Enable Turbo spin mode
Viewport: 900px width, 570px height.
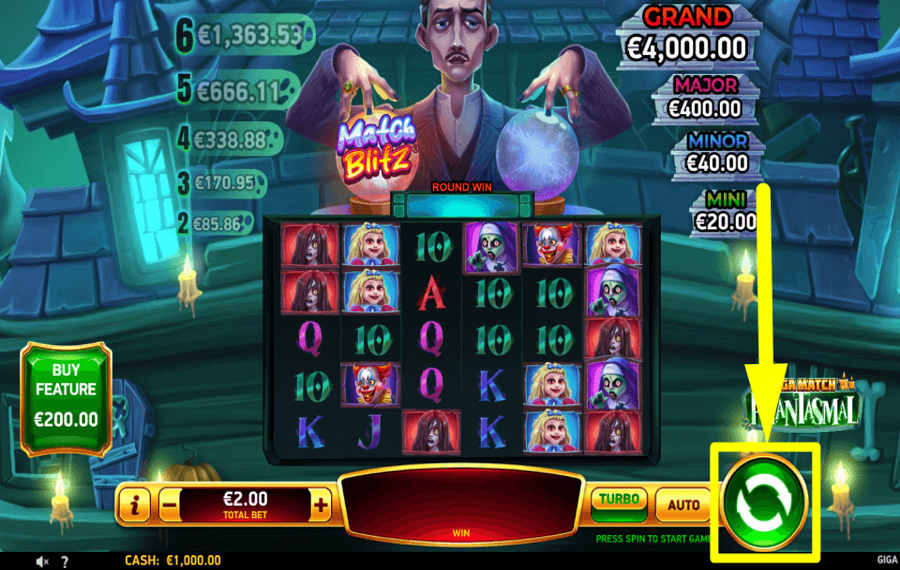(618, 501)
